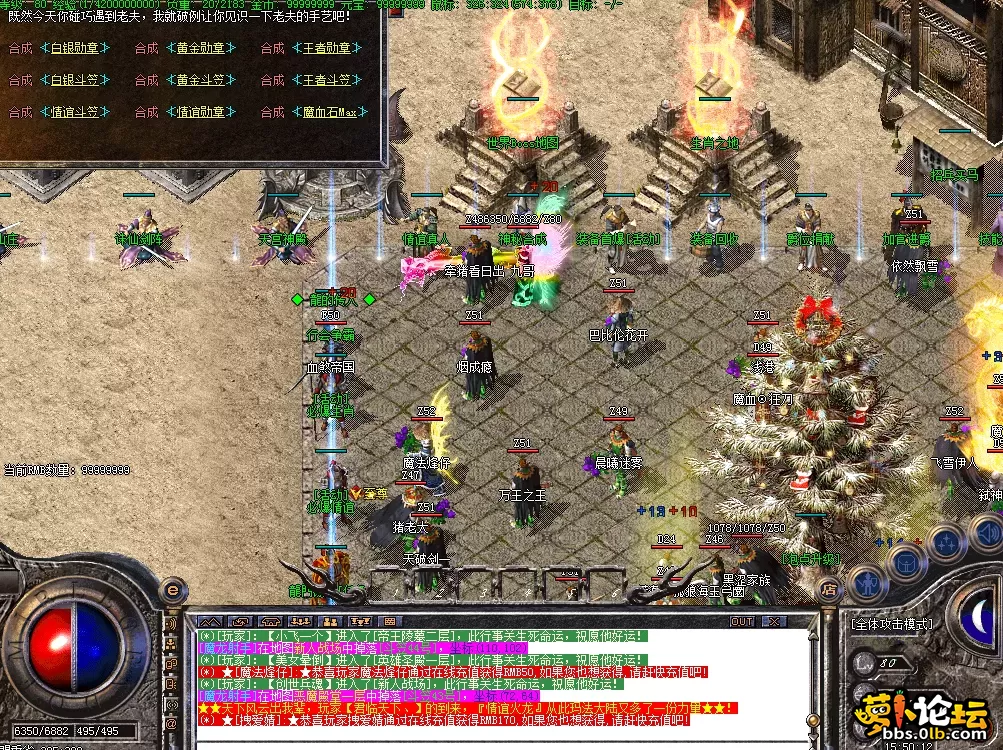Choose the 王者勋章 synthesis option

point(327,48)
